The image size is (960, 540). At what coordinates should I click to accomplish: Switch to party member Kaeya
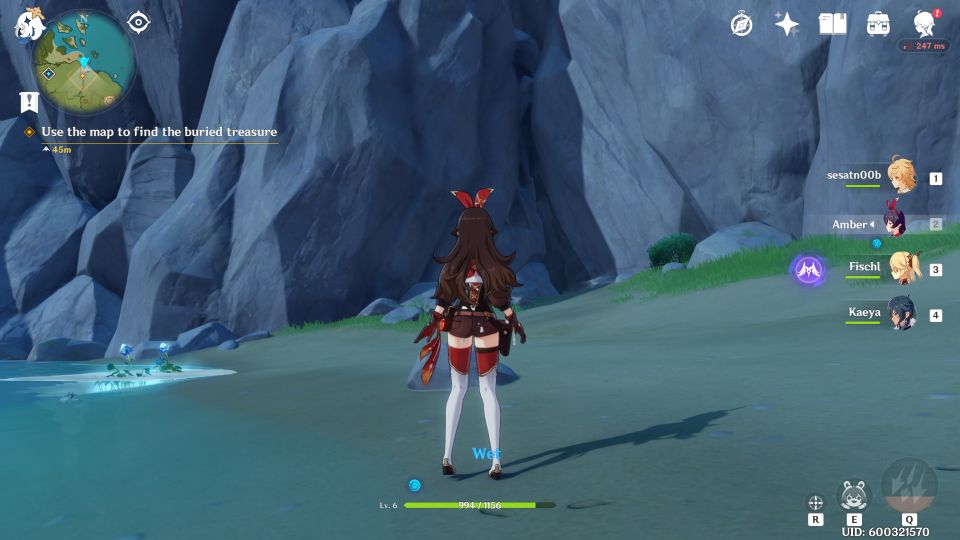[901, 313]
